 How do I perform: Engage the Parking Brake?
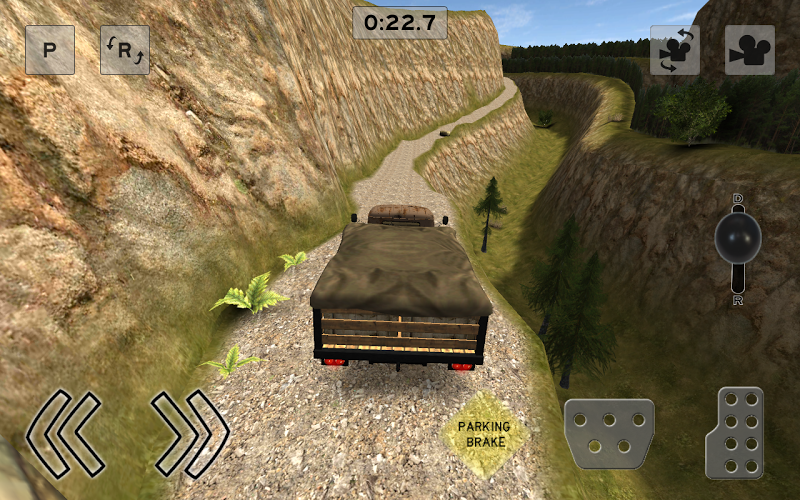click(x=484, y=434)
